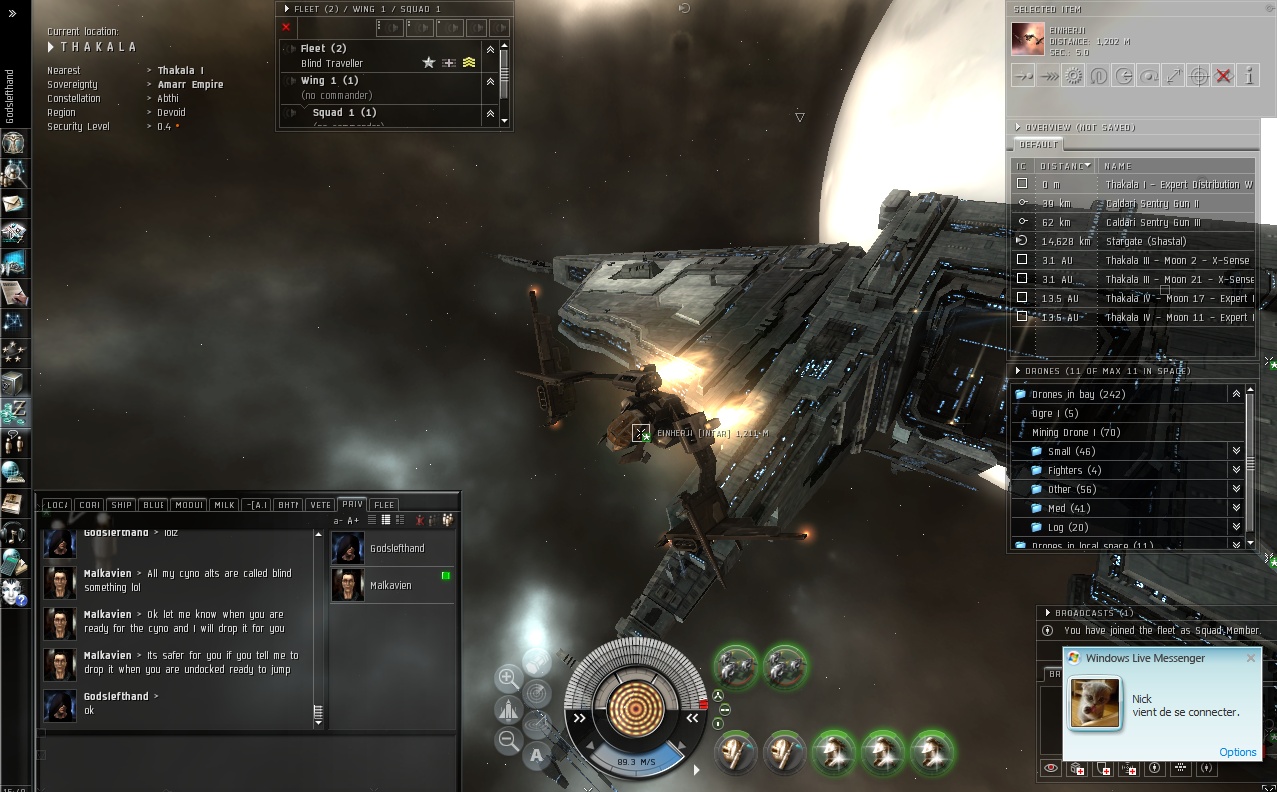Viewport: 1277px width, 792px height.
Task: Increase chat font size with A+
Action: pyautogui.click(x=353, y=521)
